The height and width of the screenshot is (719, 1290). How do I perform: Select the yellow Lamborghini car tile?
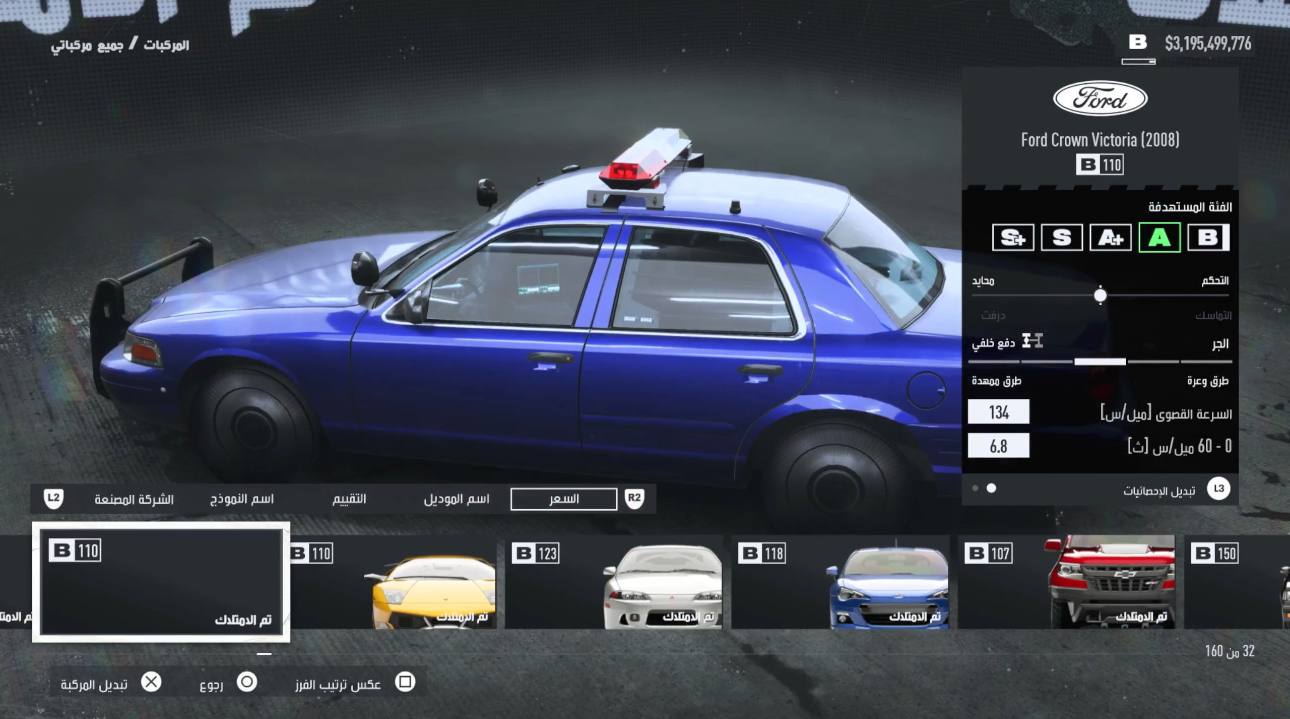pos(393,583)
